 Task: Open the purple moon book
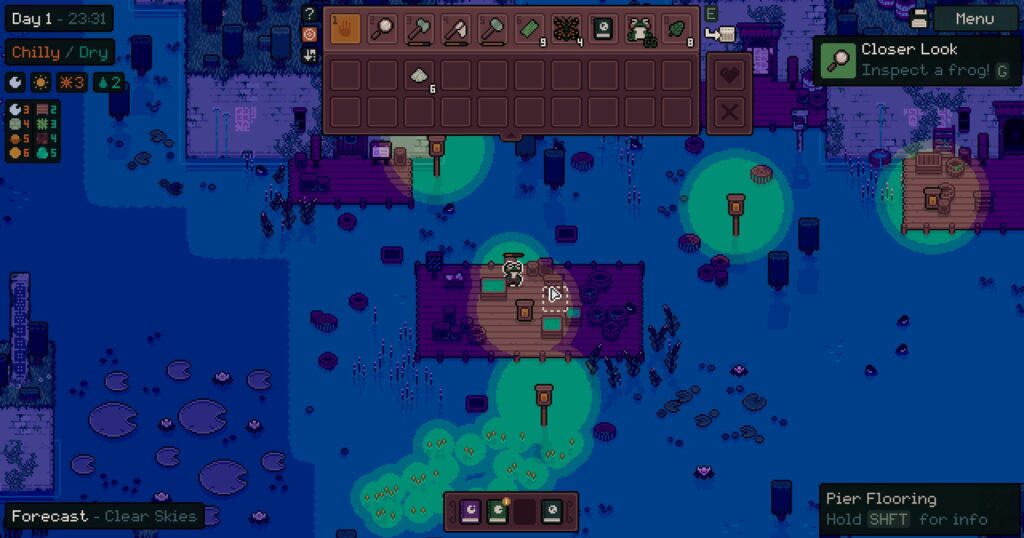tap(470, 512)
